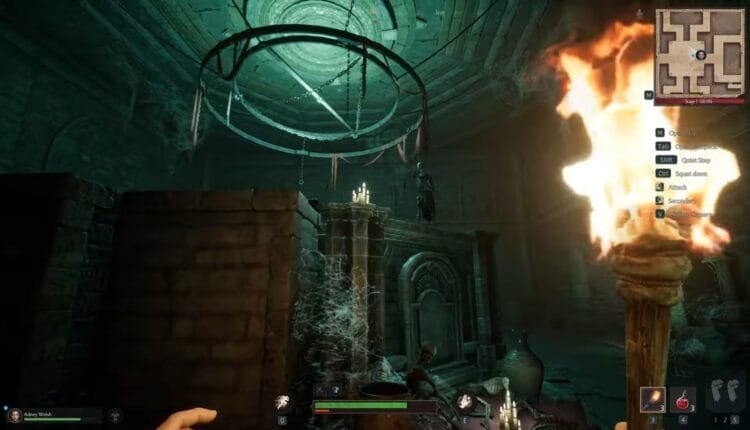Open the dungeon minimap

(700, 52)
